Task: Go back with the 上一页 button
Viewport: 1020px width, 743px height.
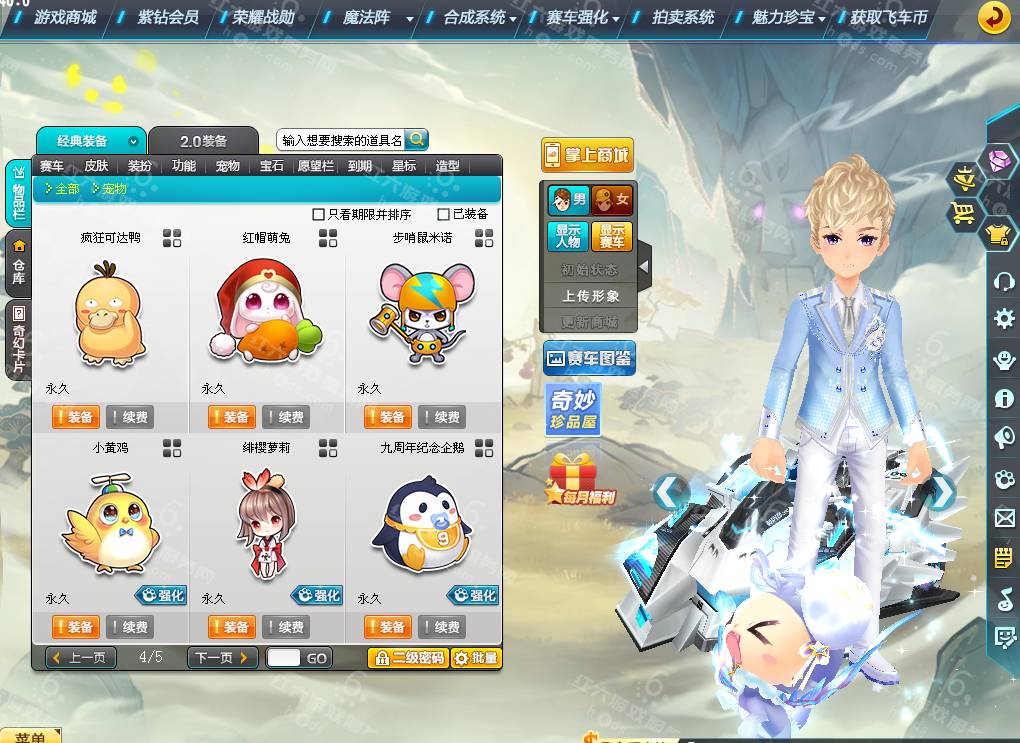Action: click(82, 657)
